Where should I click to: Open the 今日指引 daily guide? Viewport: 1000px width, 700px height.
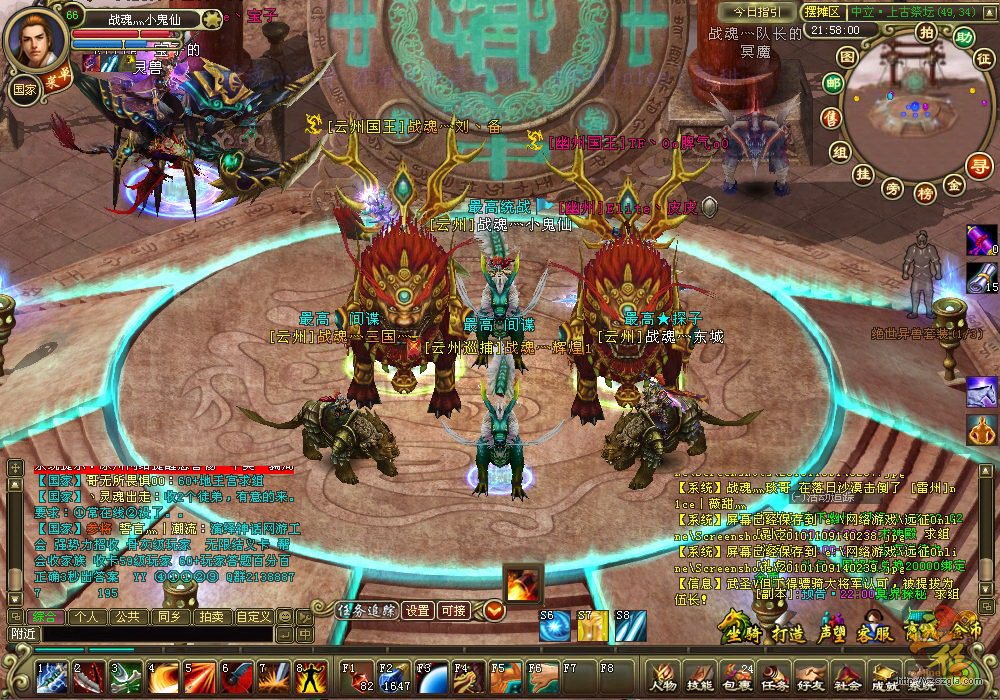[755, 11]
